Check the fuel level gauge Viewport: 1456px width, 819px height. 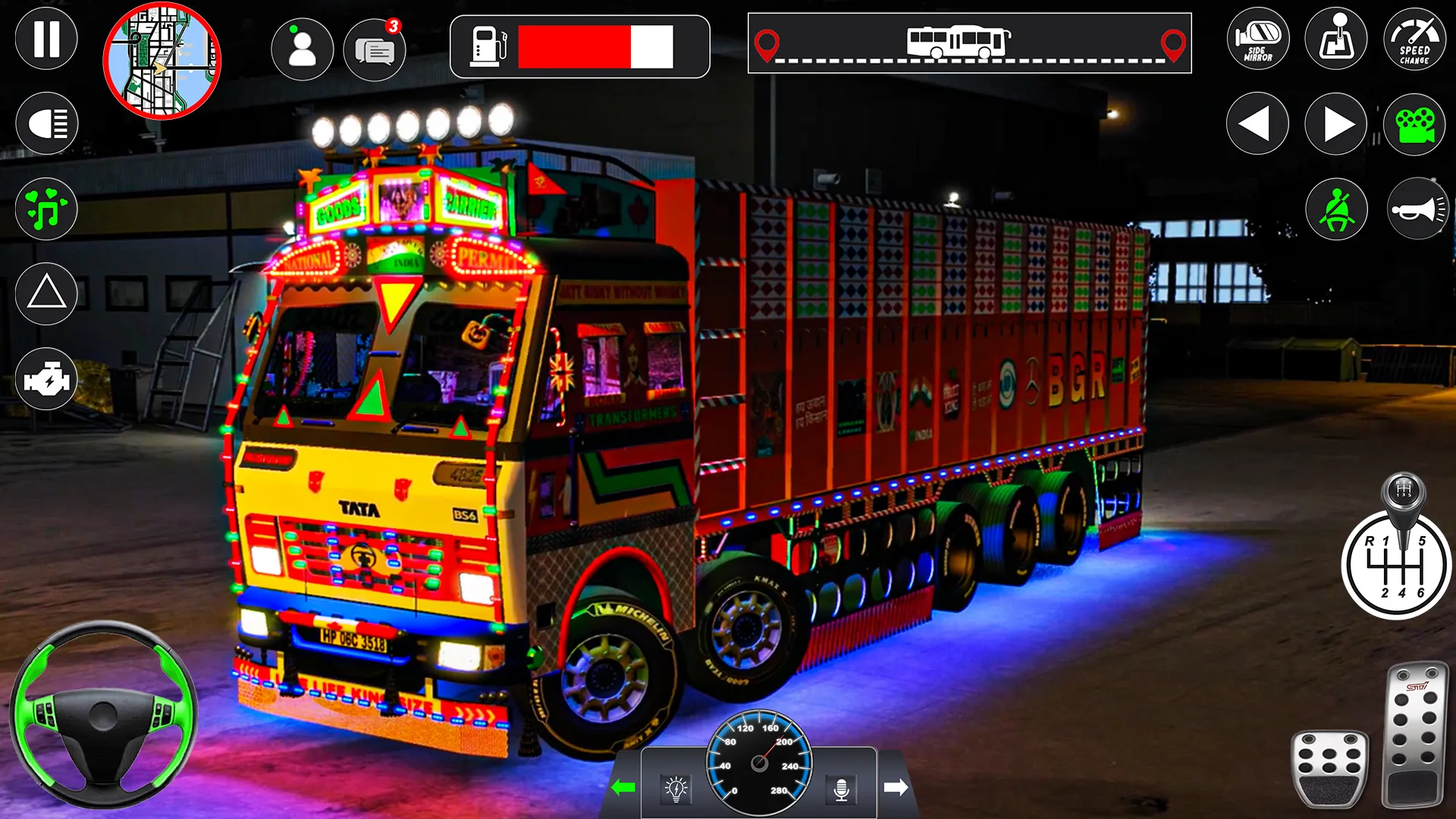pyautogui.click(x=578, y=48)
